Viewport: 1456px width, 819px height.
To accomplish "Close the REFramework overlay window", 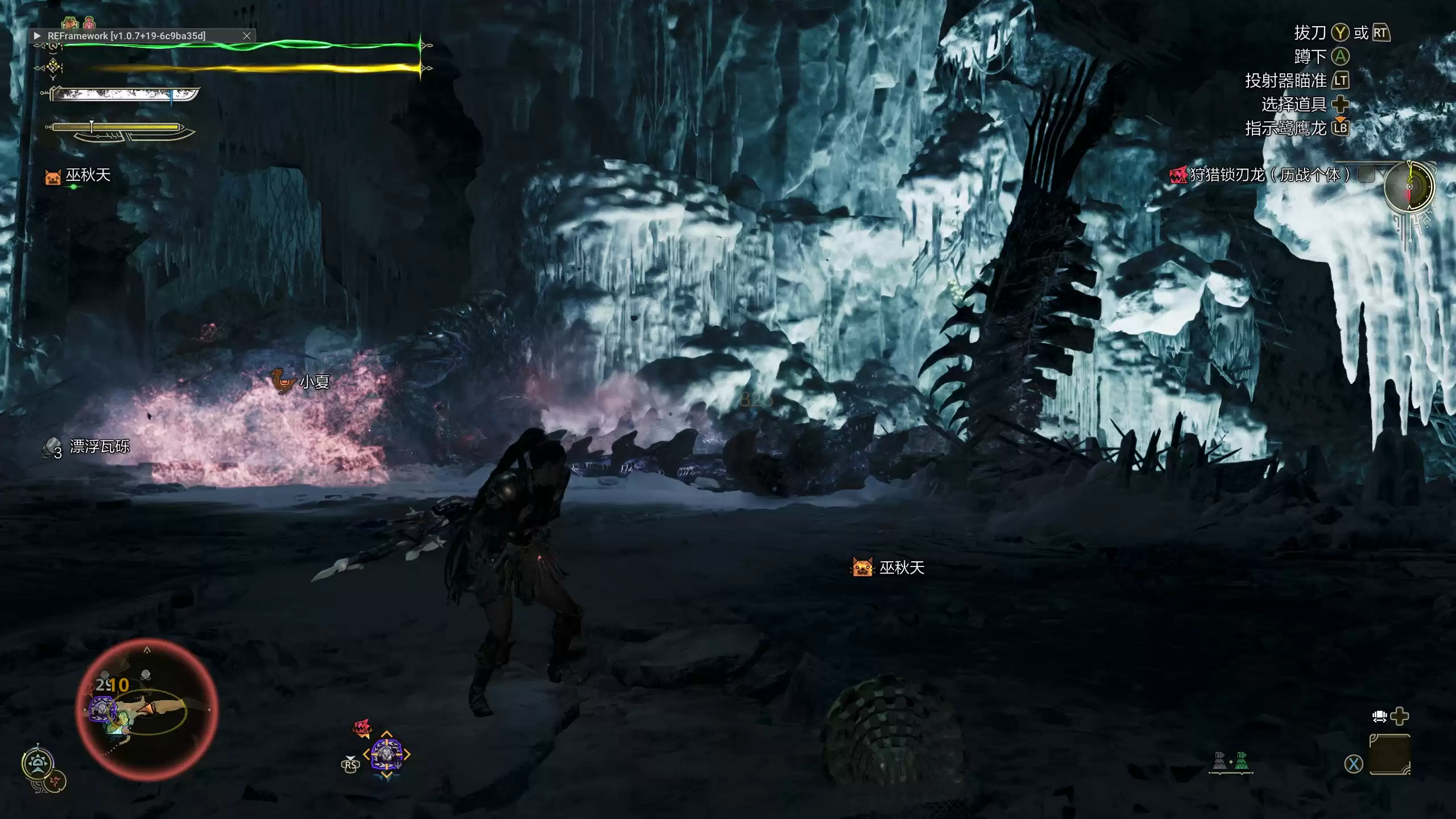I will (247, 36).
